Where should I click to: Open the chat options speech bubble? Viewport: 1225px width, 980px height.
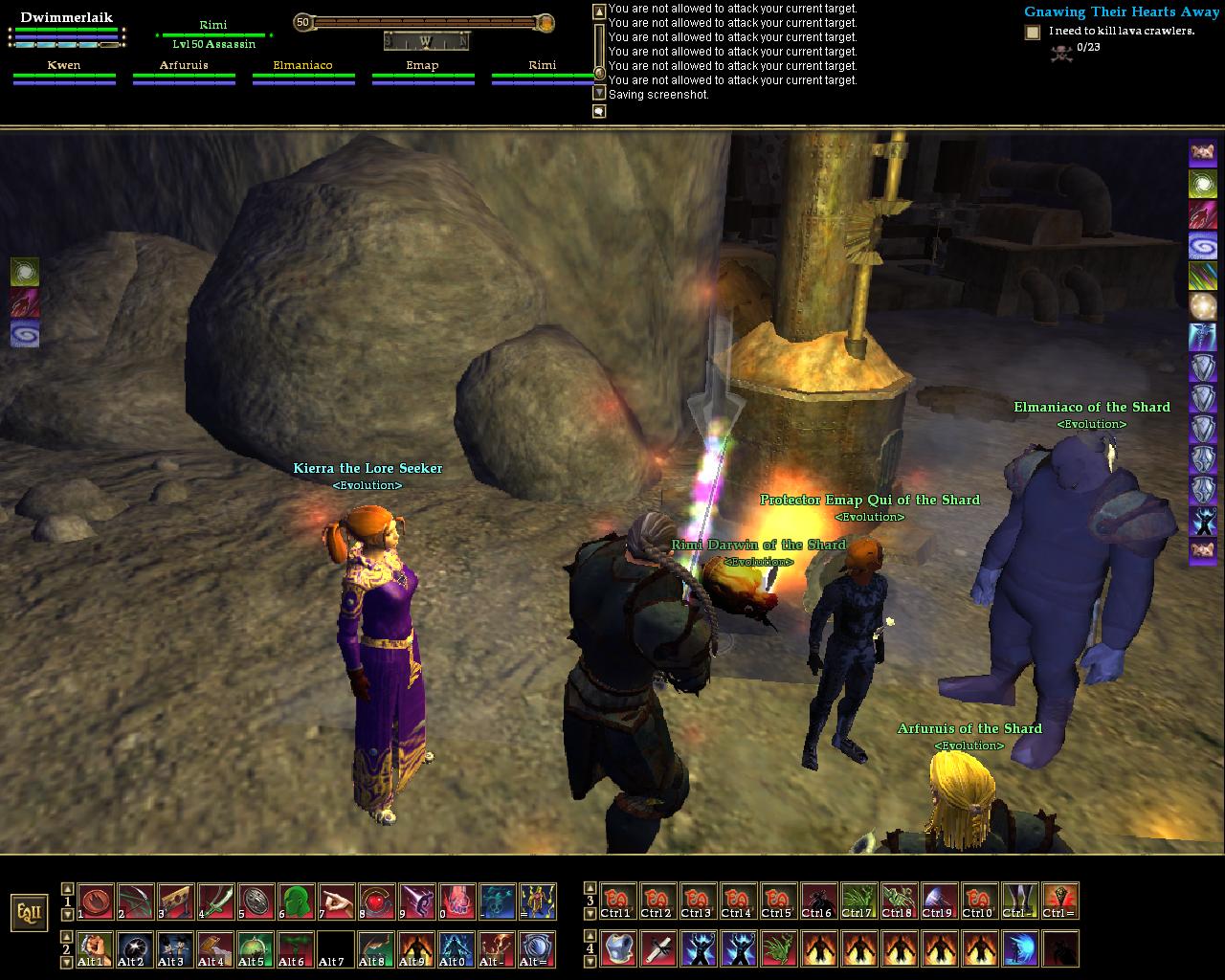coord(599,112)
